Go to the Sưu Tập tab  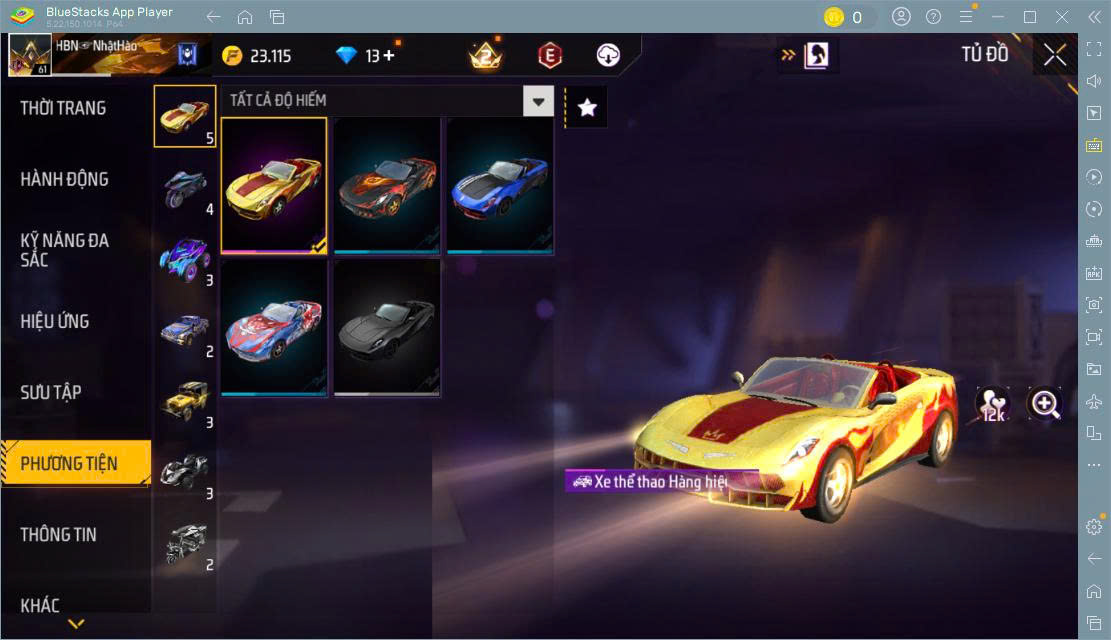51,392
